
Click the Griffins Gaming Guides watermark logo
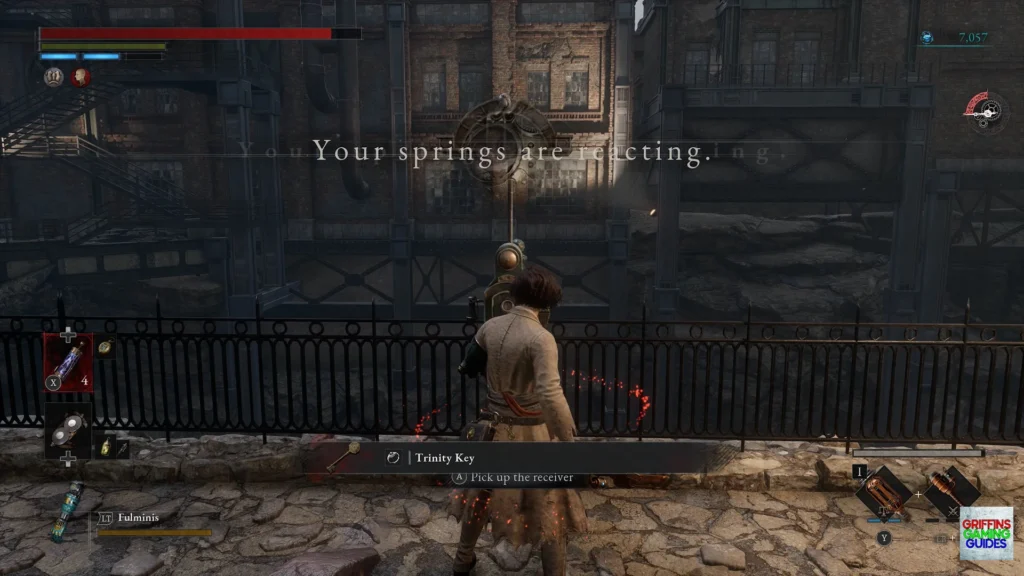[x=986, y=533]
